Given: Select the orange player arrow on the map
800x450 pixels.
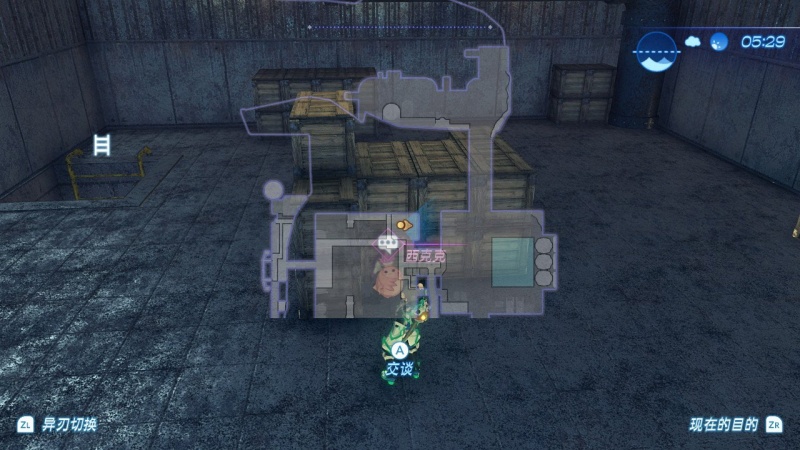Looking at the screenshot, I should [403, 226].
